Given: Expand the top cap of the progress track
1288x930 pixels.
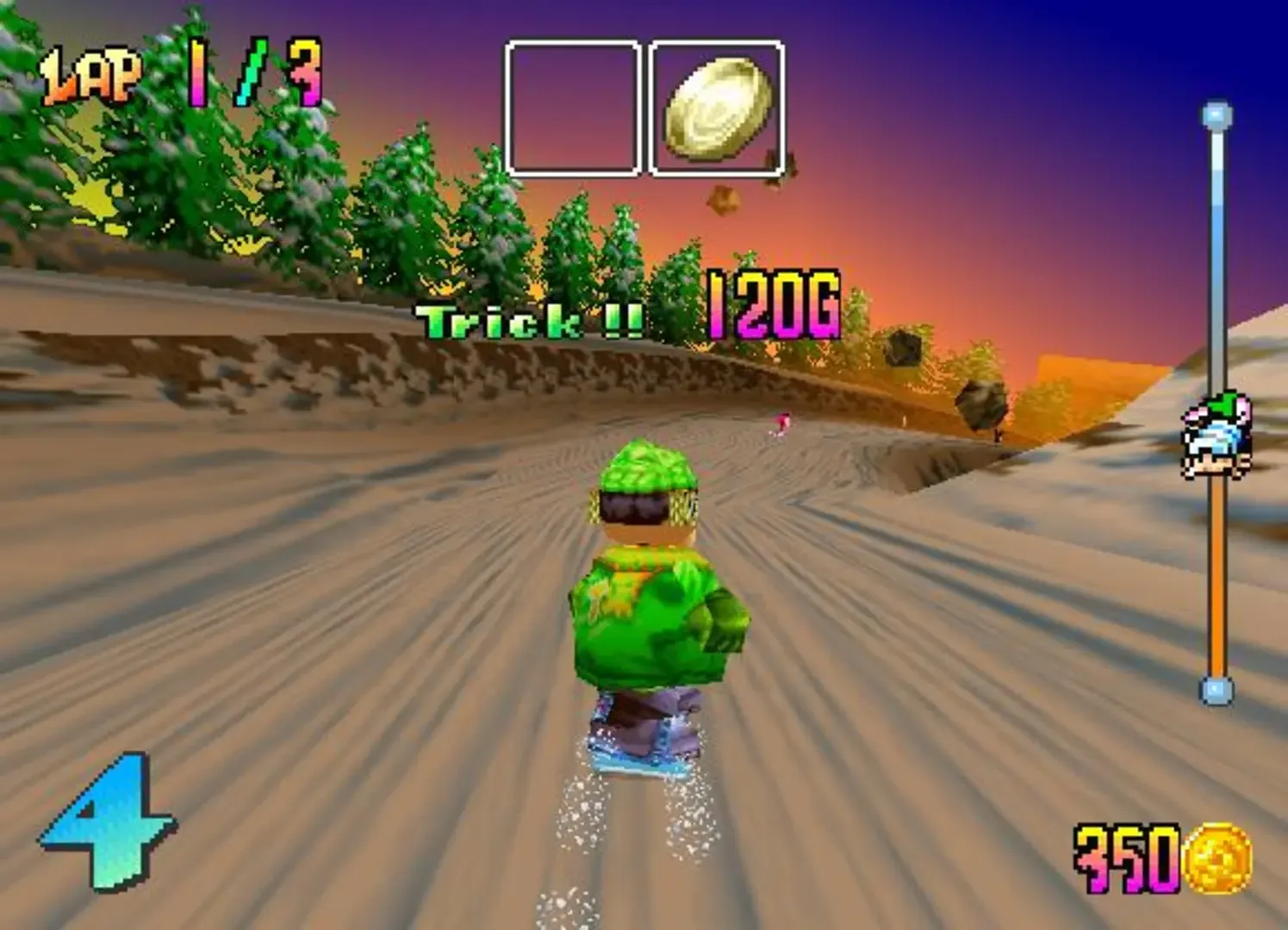Looking at the screenshot, I should 1215,116.
